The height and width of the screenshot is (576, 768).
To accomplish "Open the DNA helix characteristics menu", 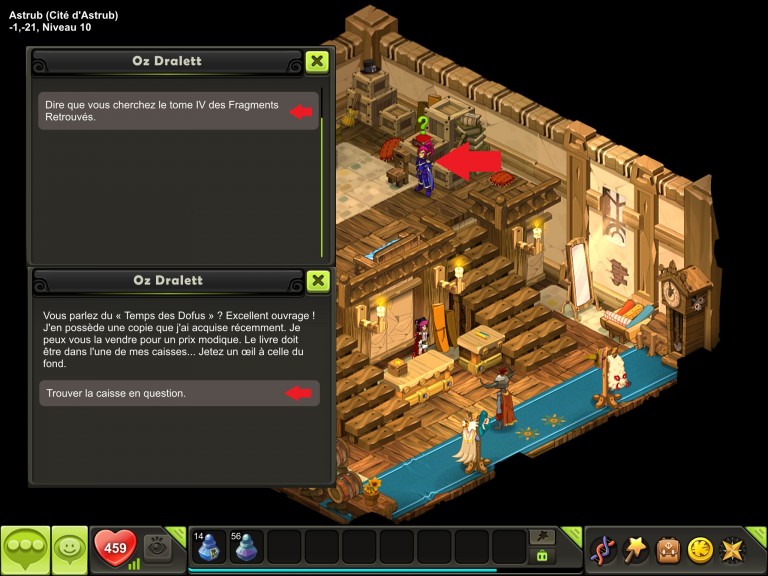I will pyautogui.click(x=603, y=549).
